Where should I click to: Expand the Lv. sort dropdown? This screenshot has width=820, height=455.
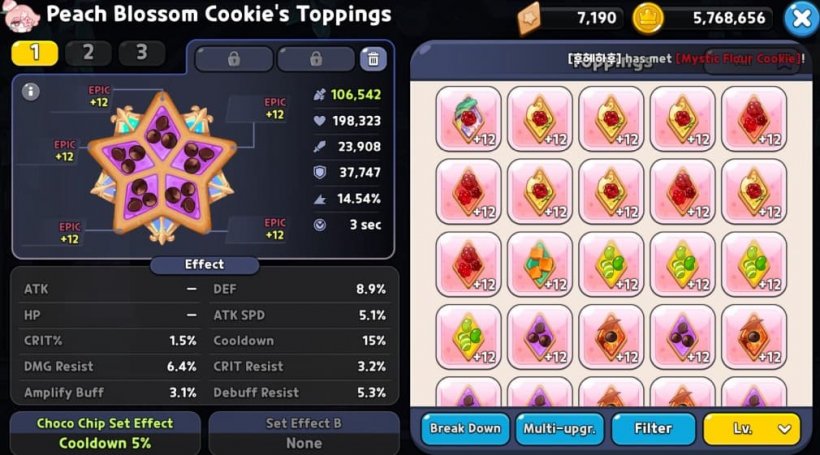(x=751, y=428)
